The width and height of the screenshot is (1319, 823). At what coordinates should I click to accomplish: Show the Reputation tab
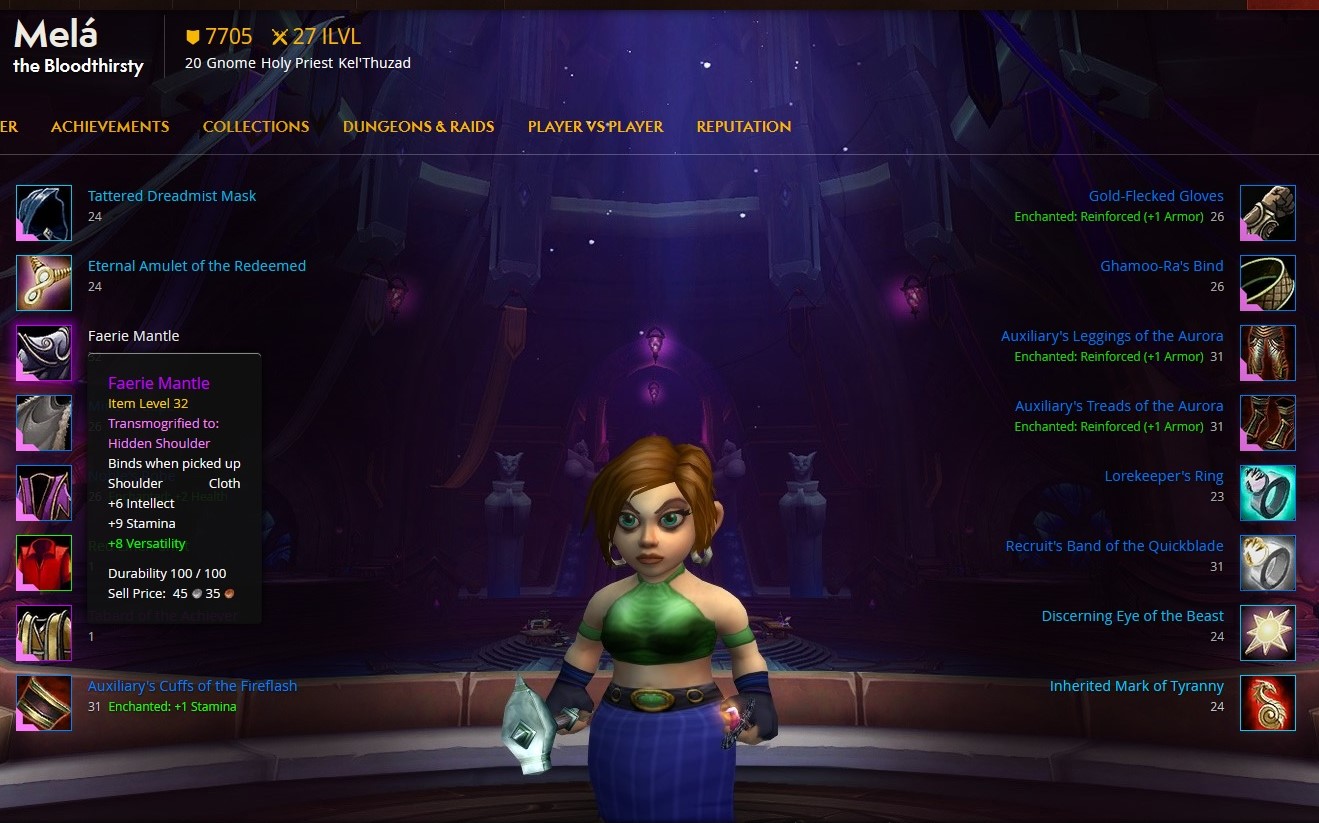pos(744,127)
